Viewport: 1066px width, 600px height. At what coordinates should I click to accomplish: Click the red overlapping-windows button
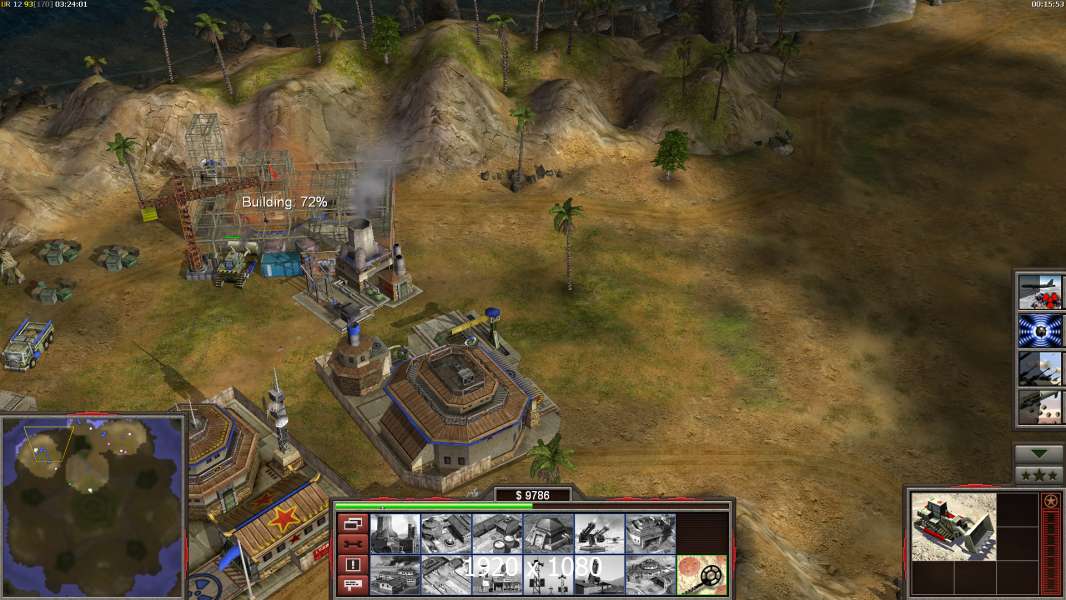(351, 523)
